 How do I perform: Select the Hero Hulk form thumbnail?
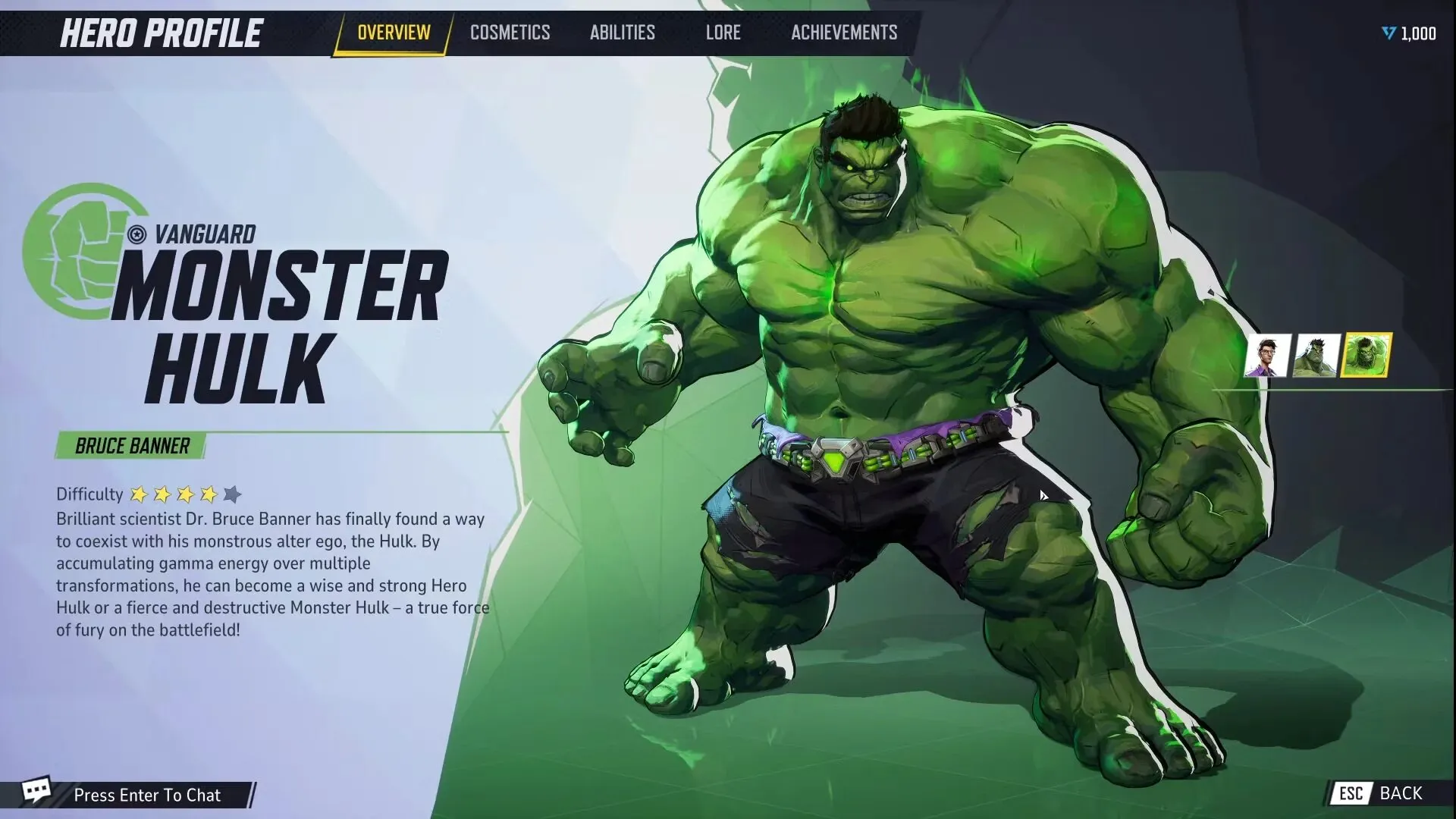pyautogui.click(x=1316, y=355)
